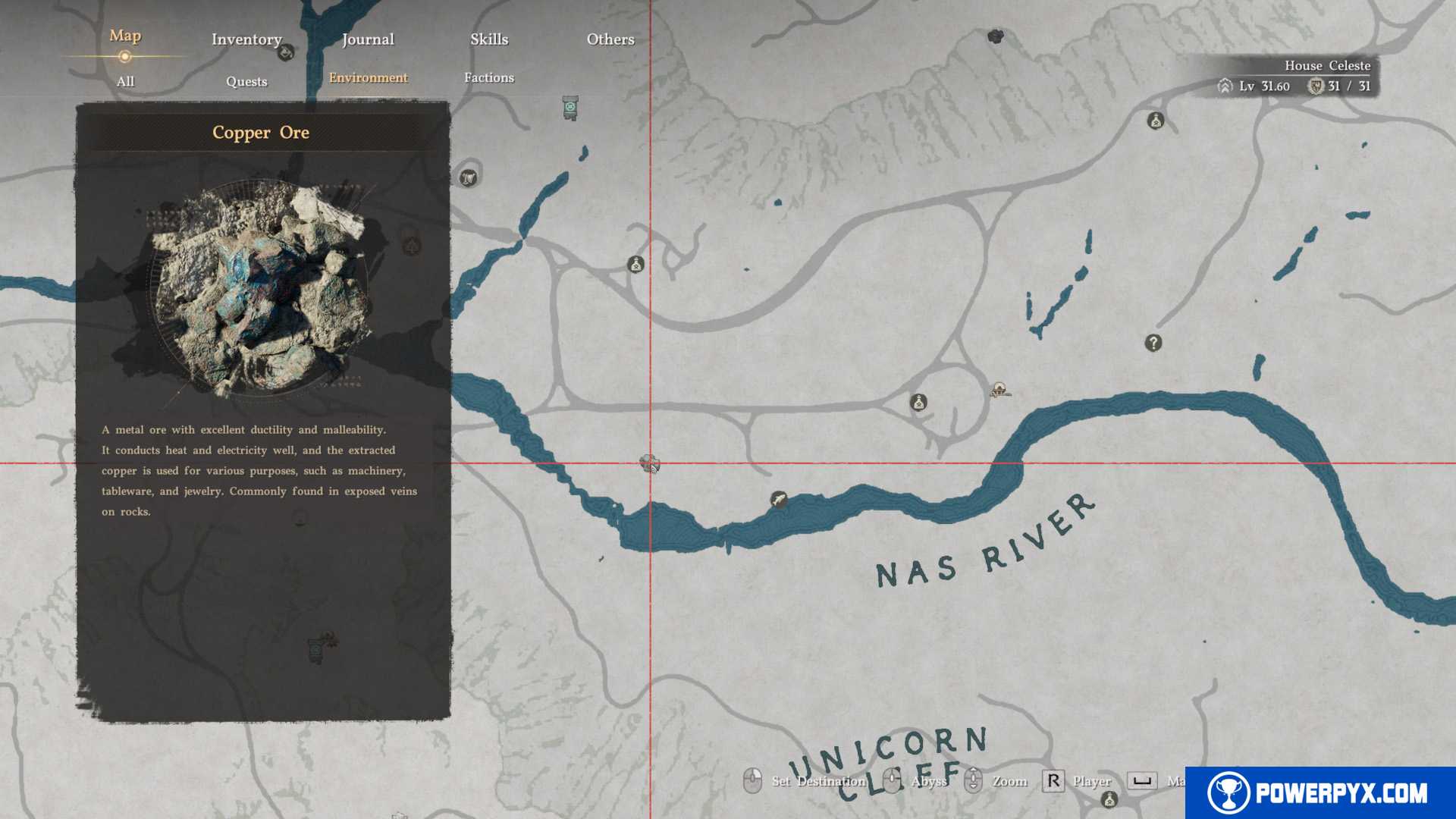The height and width of the screenshot is (819, 1456).
Task: Select the Others tab
Action: tap(610, 39)
